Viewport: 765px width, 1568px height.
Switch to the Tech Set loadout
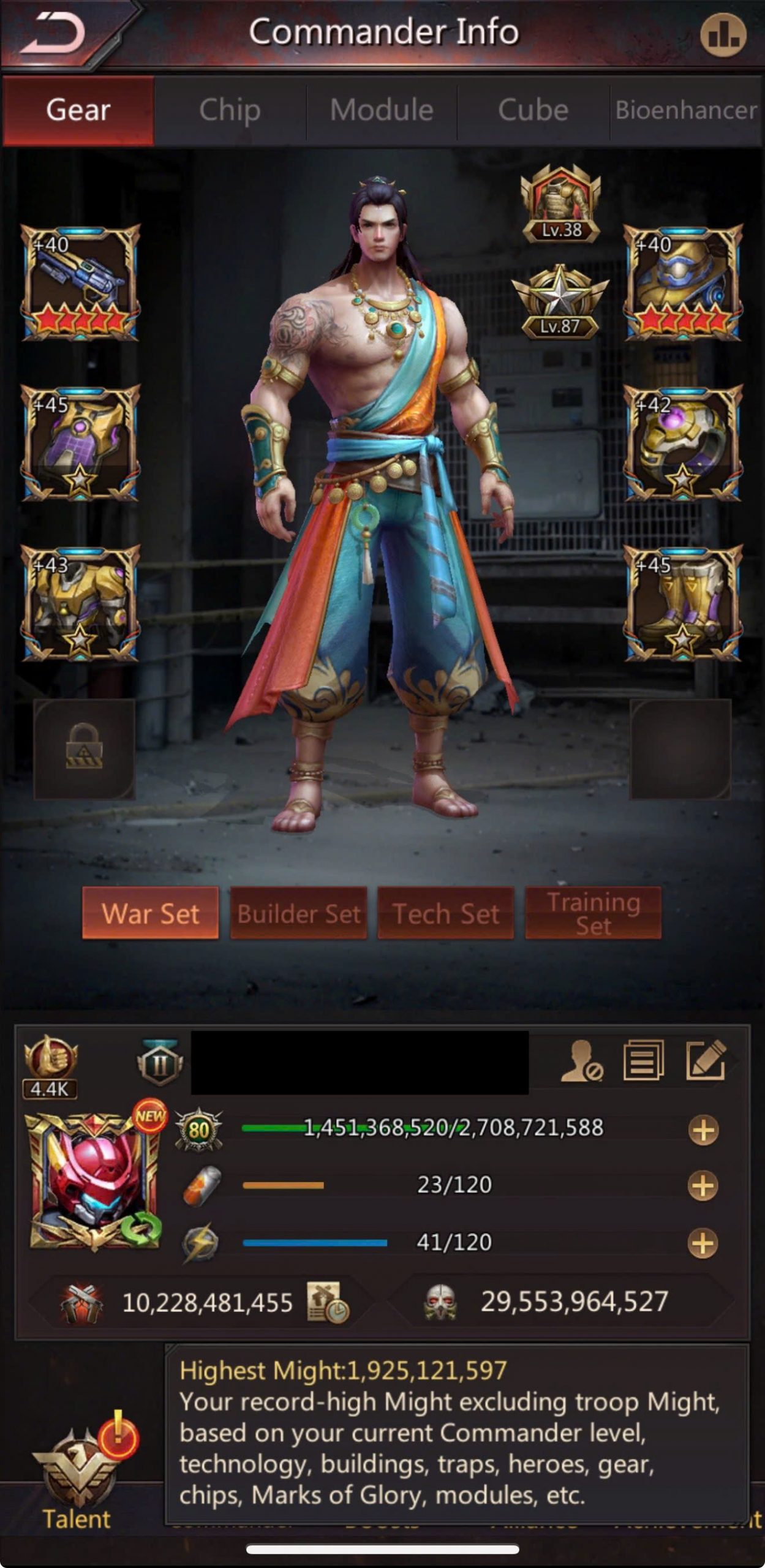tap(445, 913)
